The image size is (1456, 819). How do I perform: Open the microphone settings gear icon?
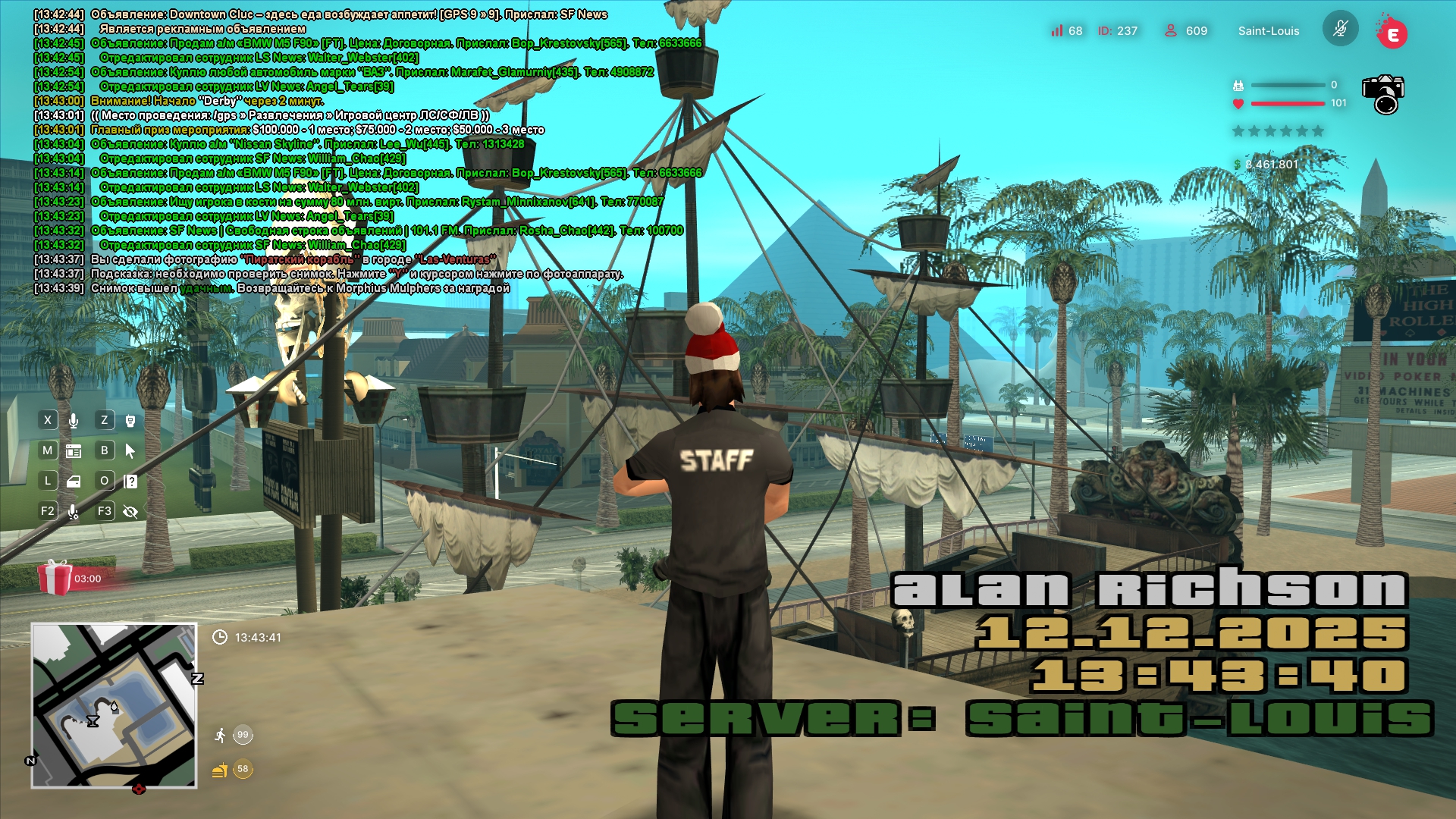click(74, 512)
